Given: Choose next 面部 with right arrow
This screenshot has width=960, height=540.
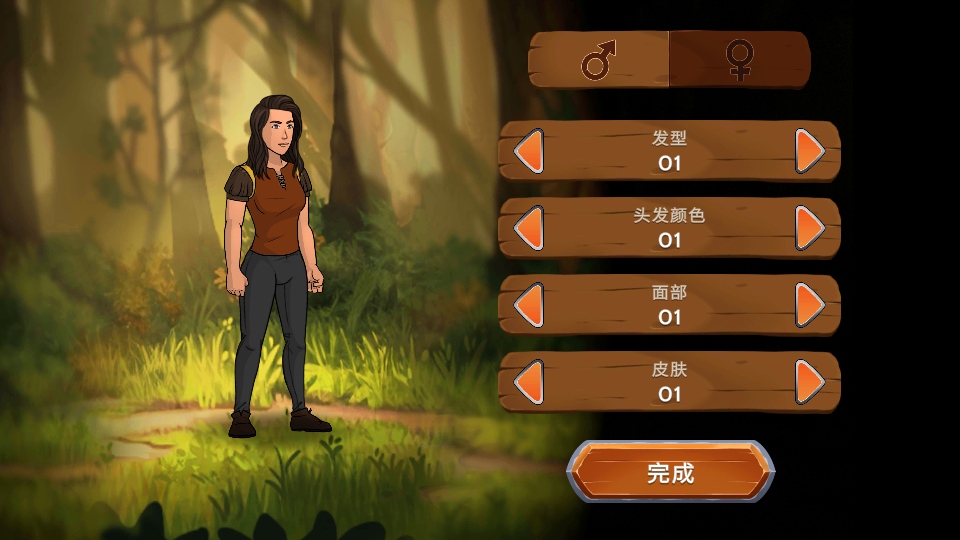Looking at the screenshot, I should click(810, 305).
